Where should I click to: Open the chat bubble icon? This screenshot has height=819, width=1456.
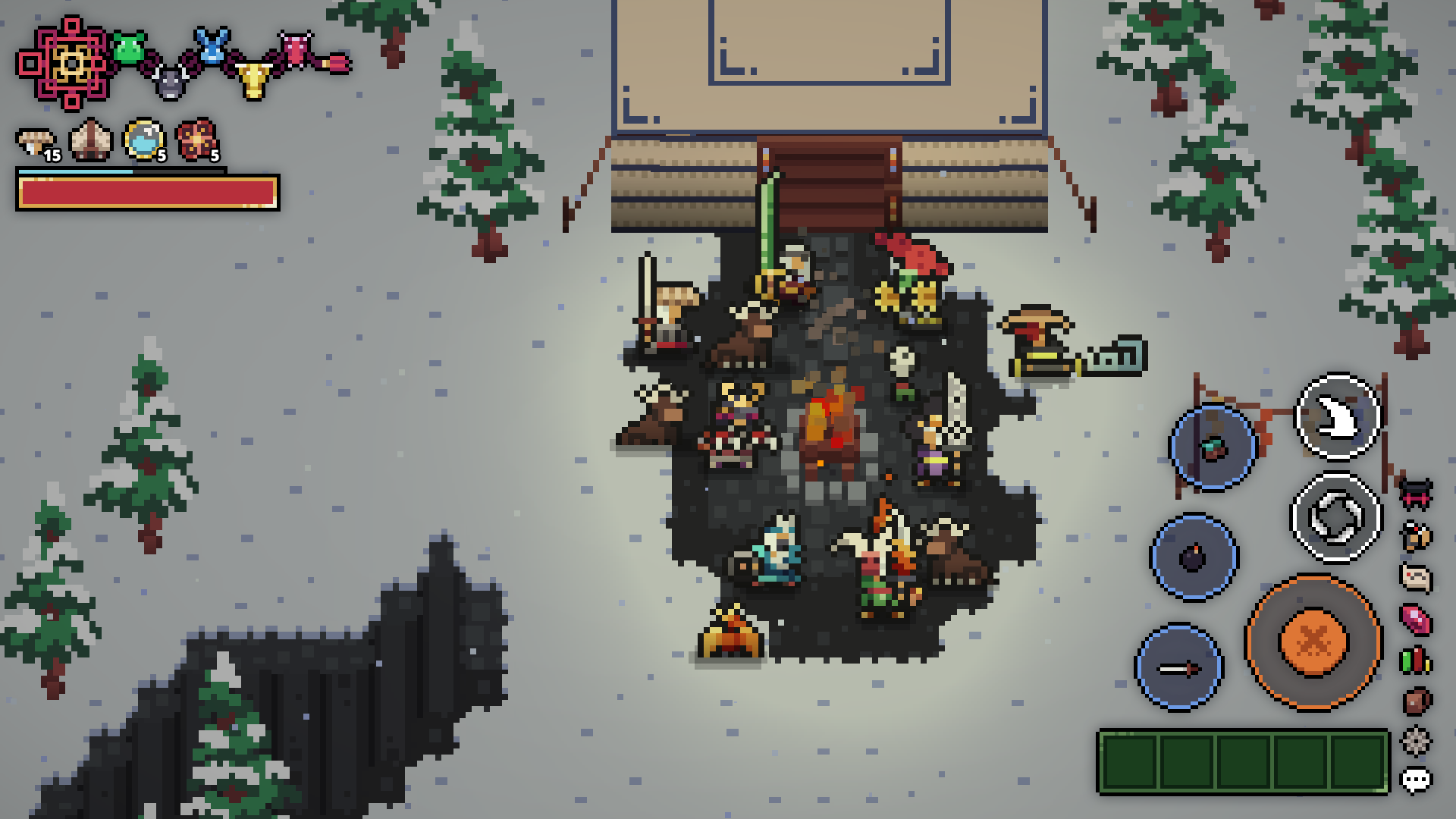pyautogui.click(x=1417, y=777)
